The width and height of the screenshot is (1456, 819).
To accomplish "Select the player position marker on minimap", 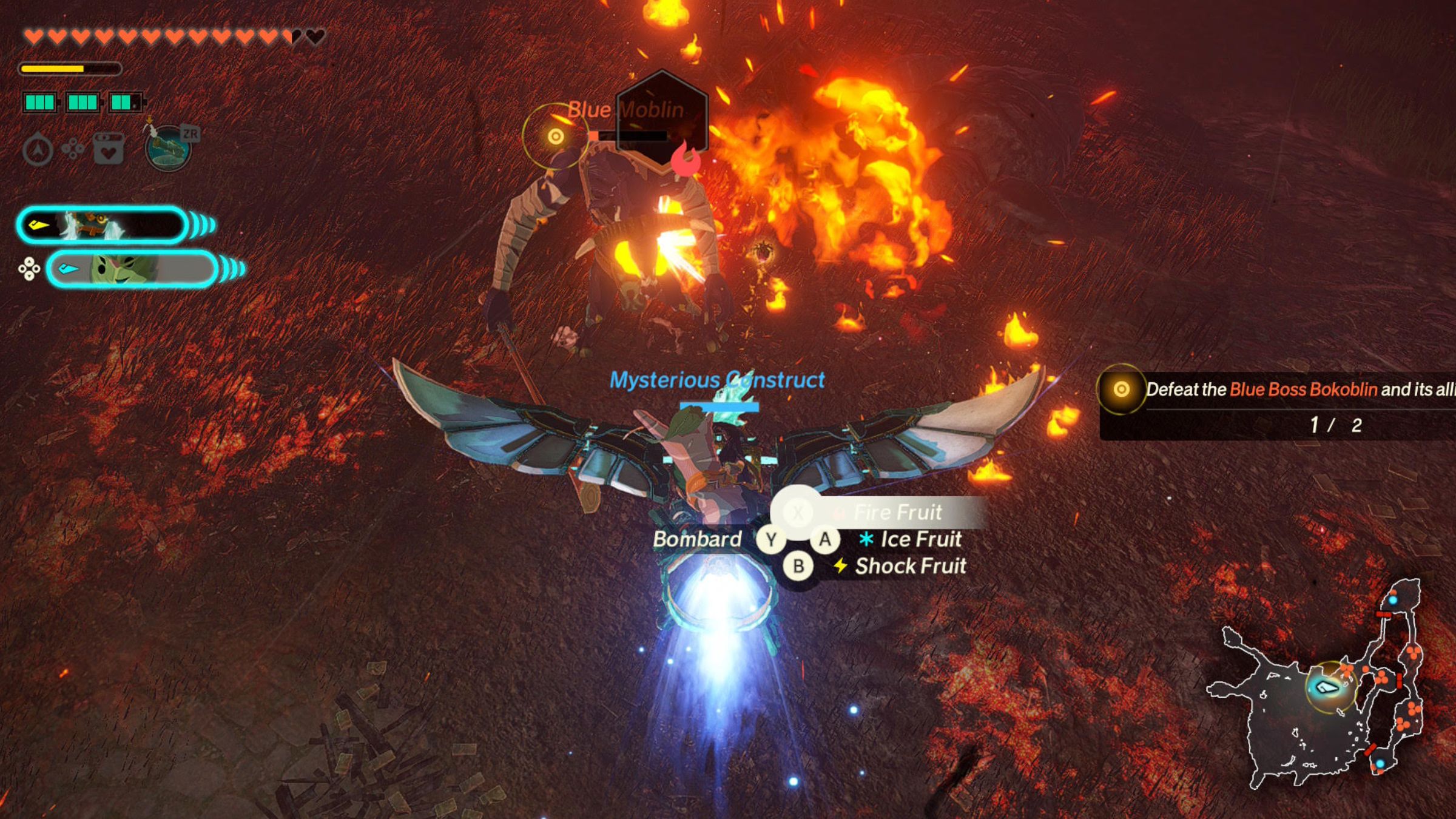I will coord(1327,687).
